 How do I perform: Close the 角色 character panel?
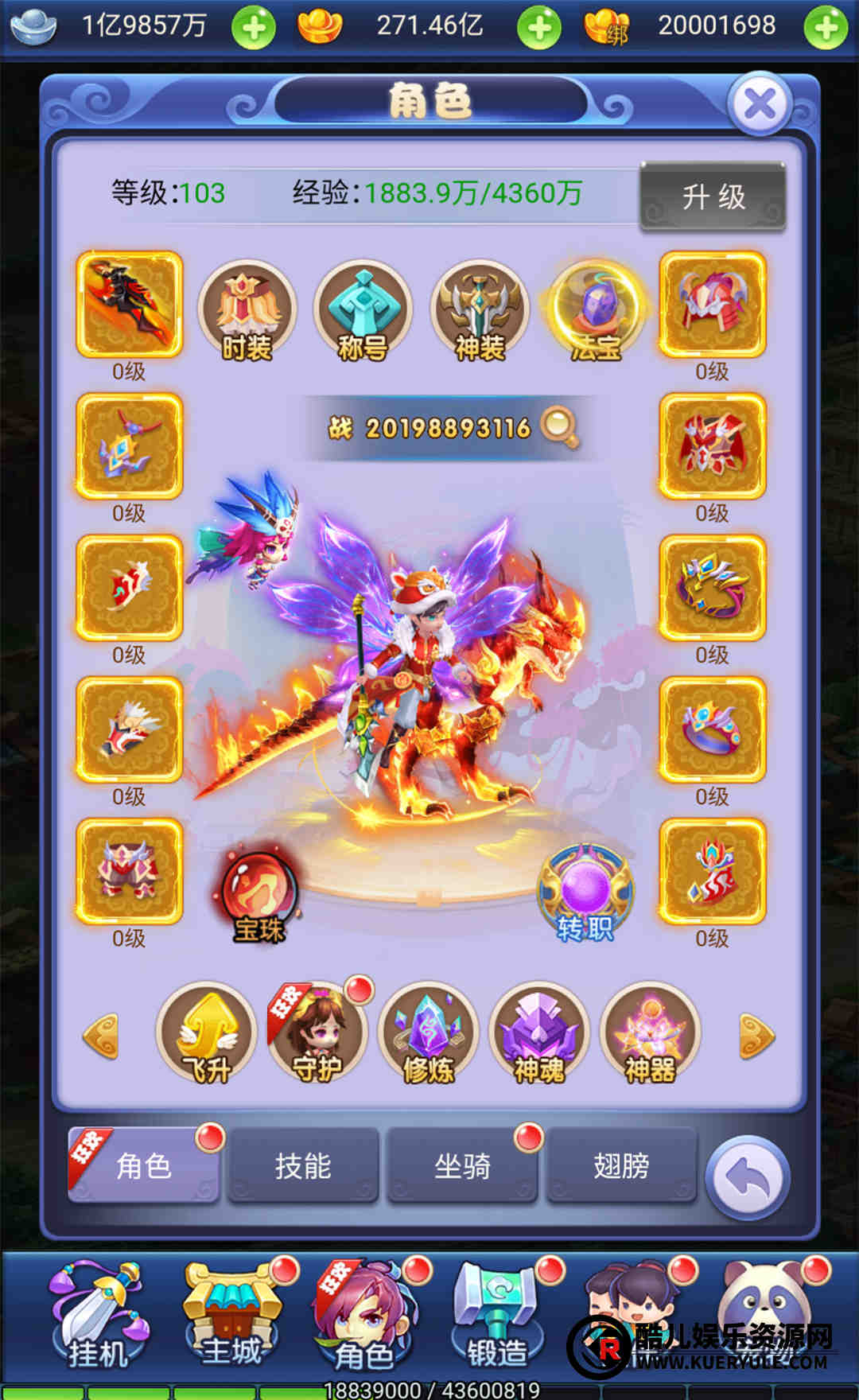pyautogui.click(x=760, y=104)
